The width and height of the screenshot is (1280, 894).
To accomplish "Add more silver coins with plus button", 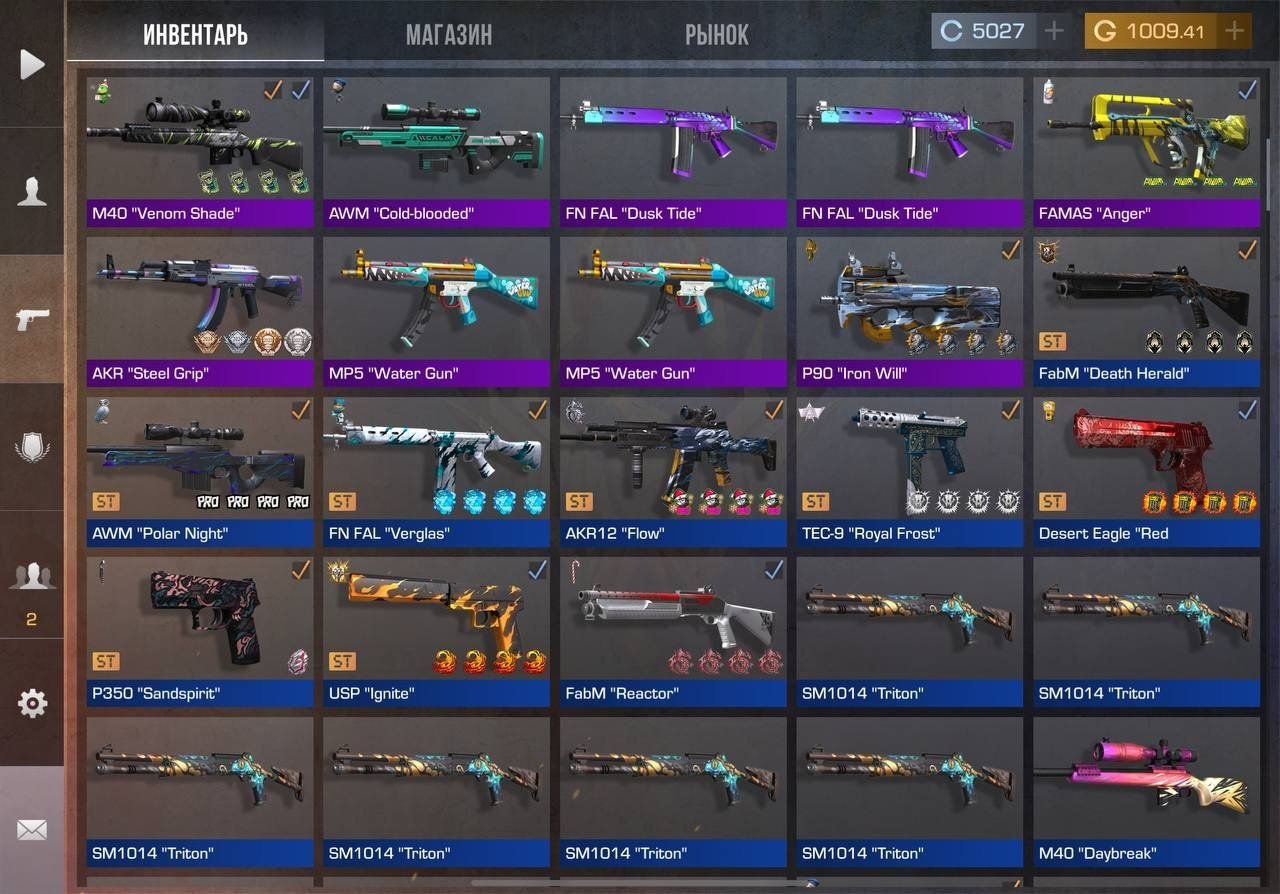I will [x=1053, y=31].
